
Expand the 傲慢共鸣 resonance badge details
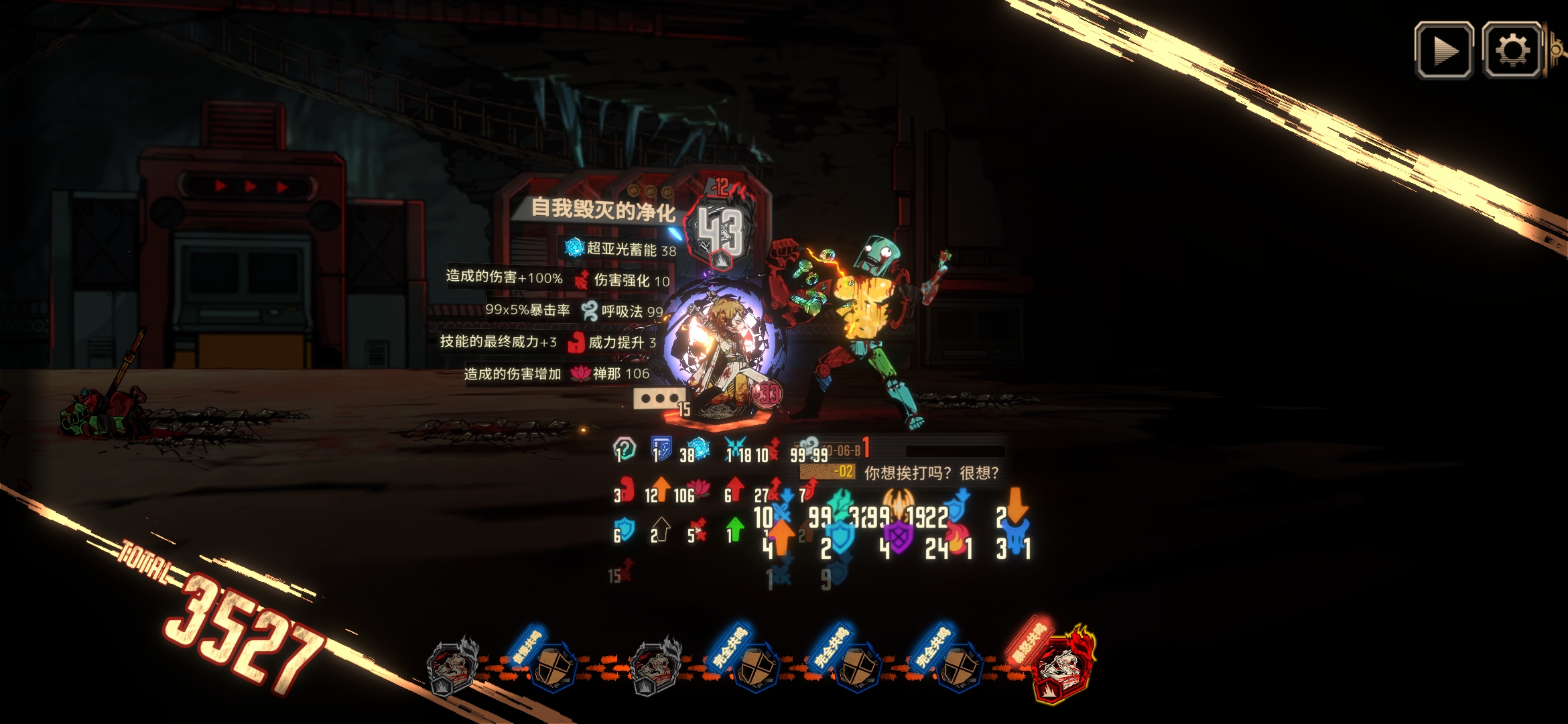(x=556, y=666)
